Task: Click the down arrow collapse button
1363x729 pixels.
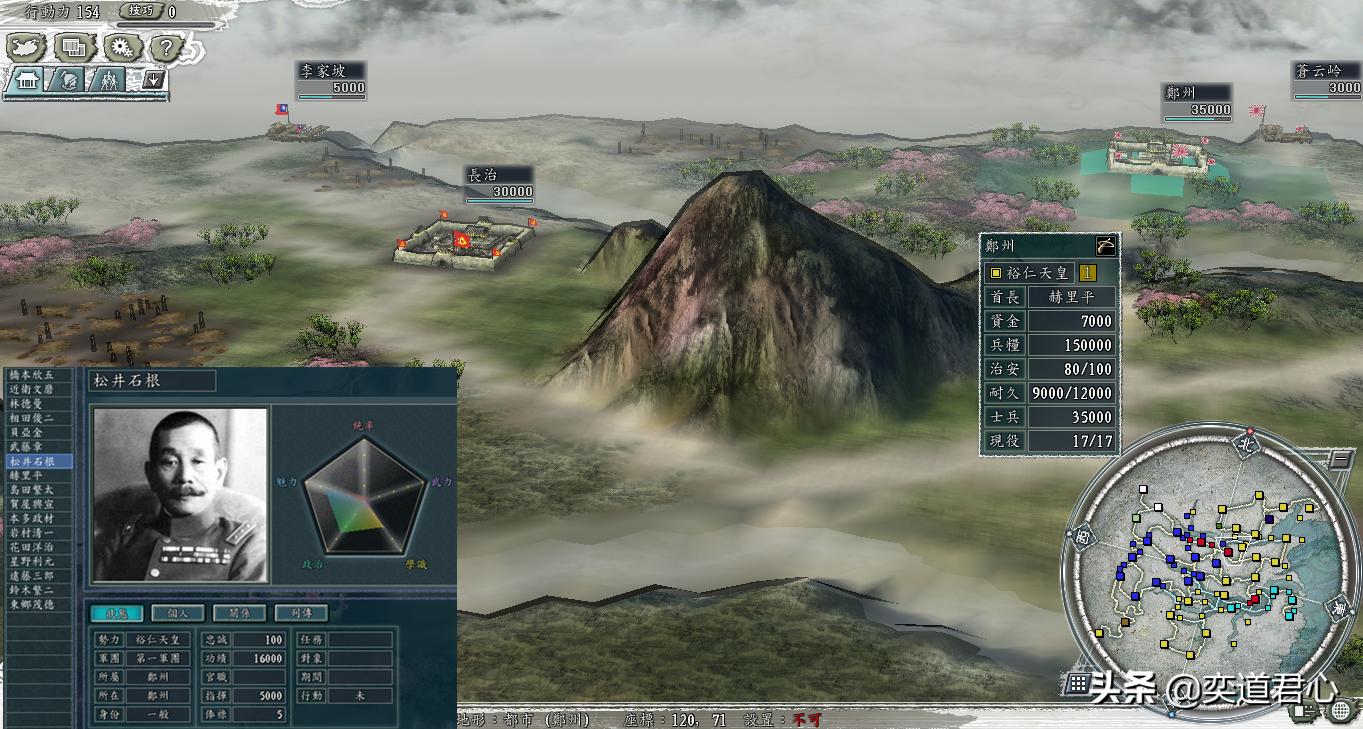Action: (x=153, y=80)
